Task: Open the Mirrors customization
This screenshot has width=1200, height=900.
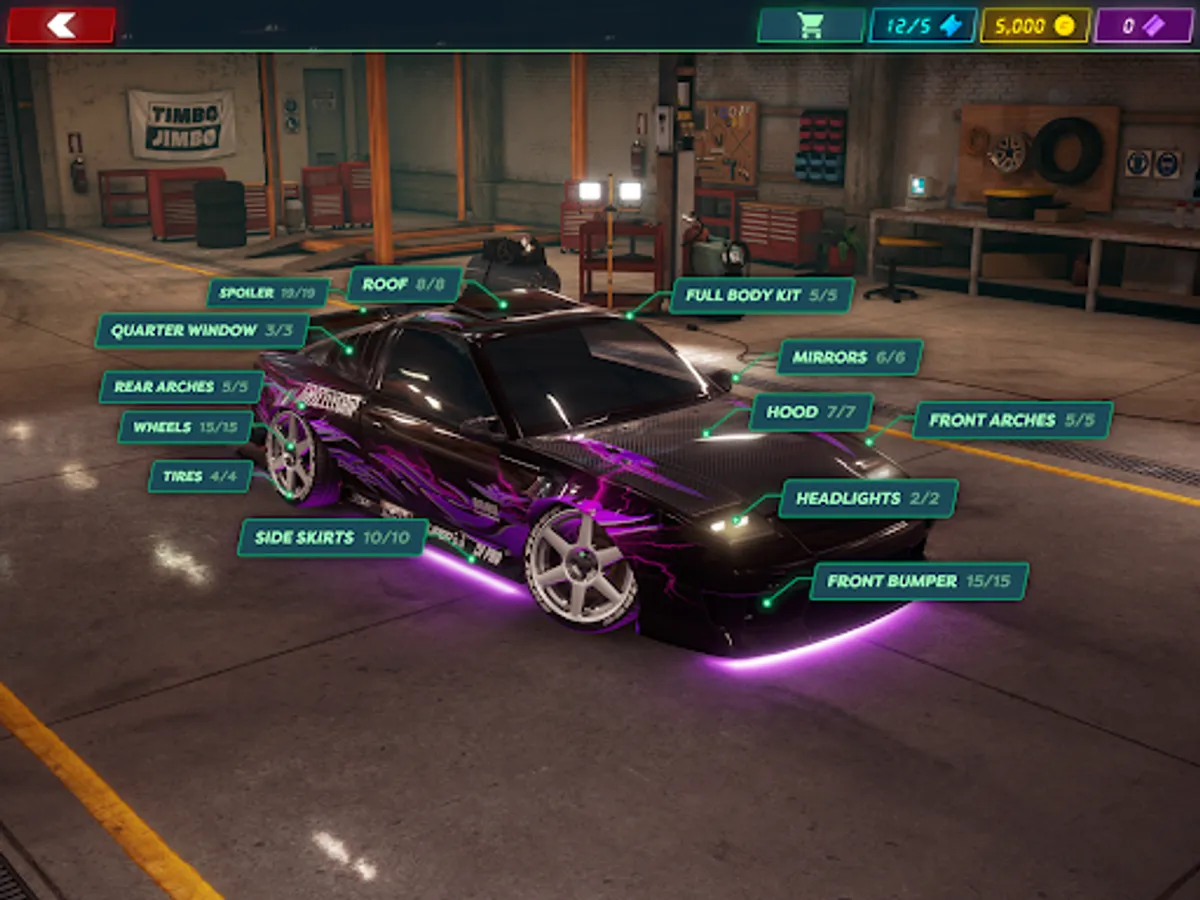Action: pyautogui.click(x=849, y=357)
